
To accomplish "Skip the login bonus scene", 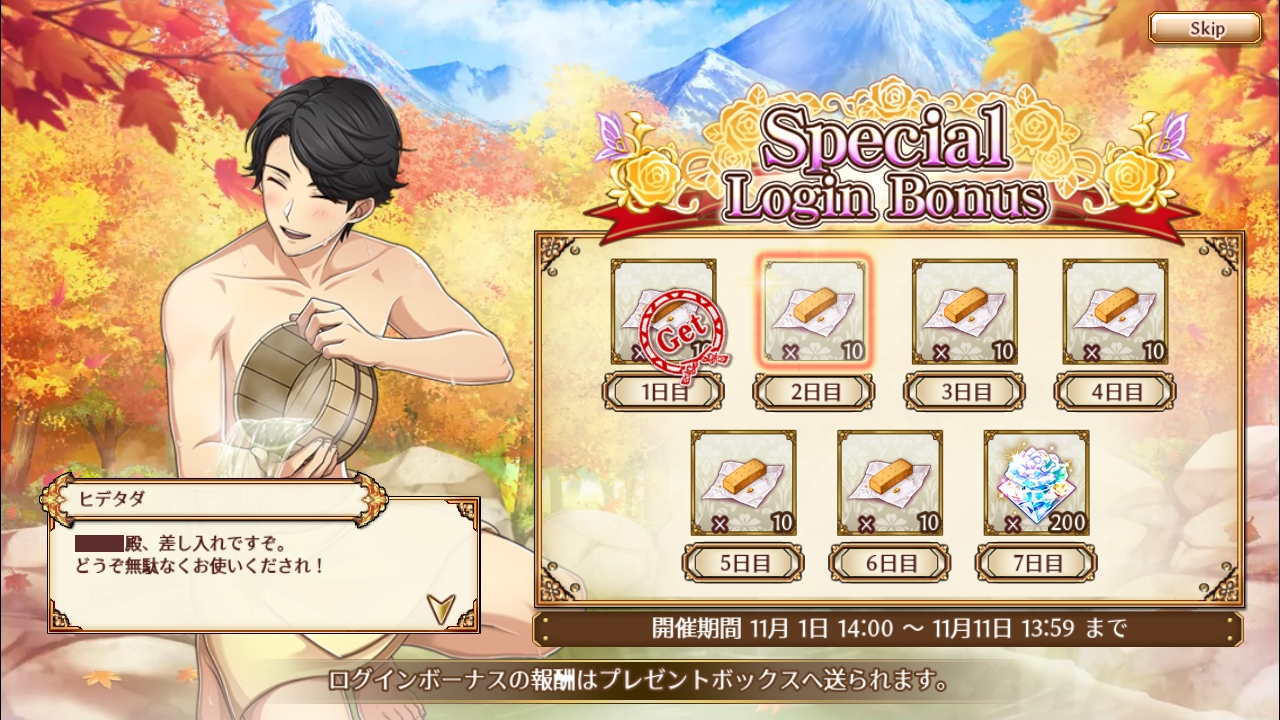I will tap(1205, 28).
